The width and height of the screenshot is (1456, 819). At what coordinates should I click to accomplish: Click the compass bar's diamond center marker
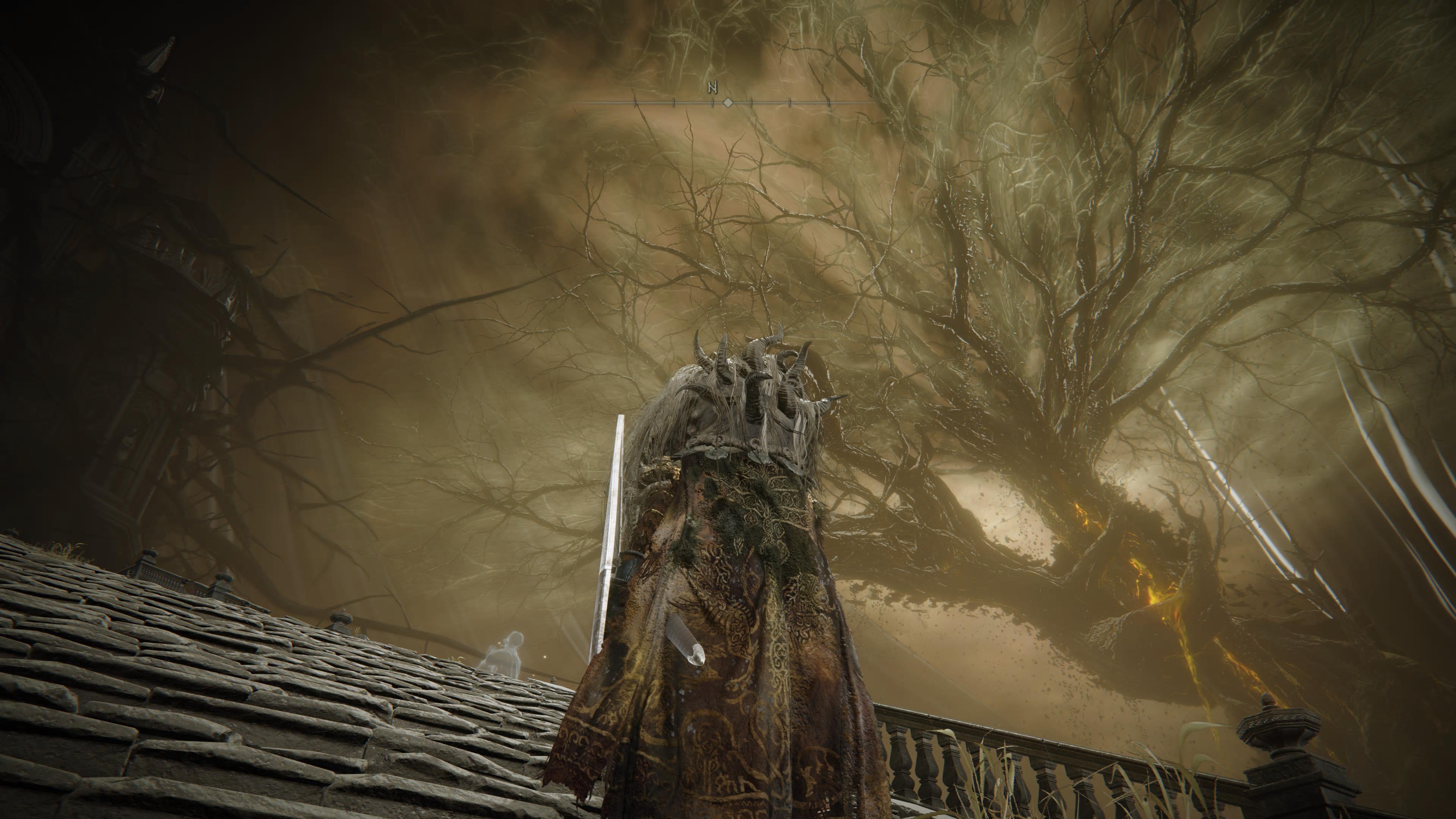coord(728,103)
